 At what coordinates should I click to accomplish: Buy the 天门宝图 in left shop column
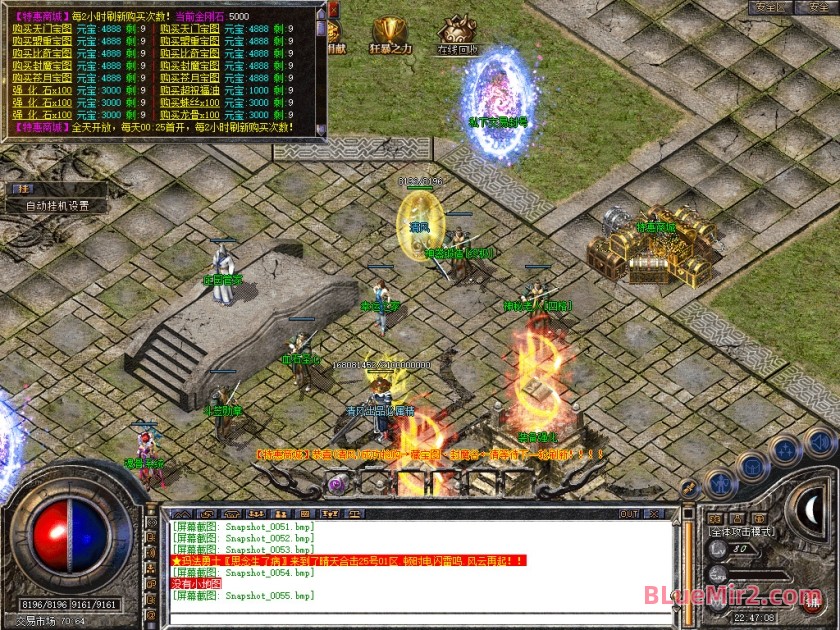[43, 28]
